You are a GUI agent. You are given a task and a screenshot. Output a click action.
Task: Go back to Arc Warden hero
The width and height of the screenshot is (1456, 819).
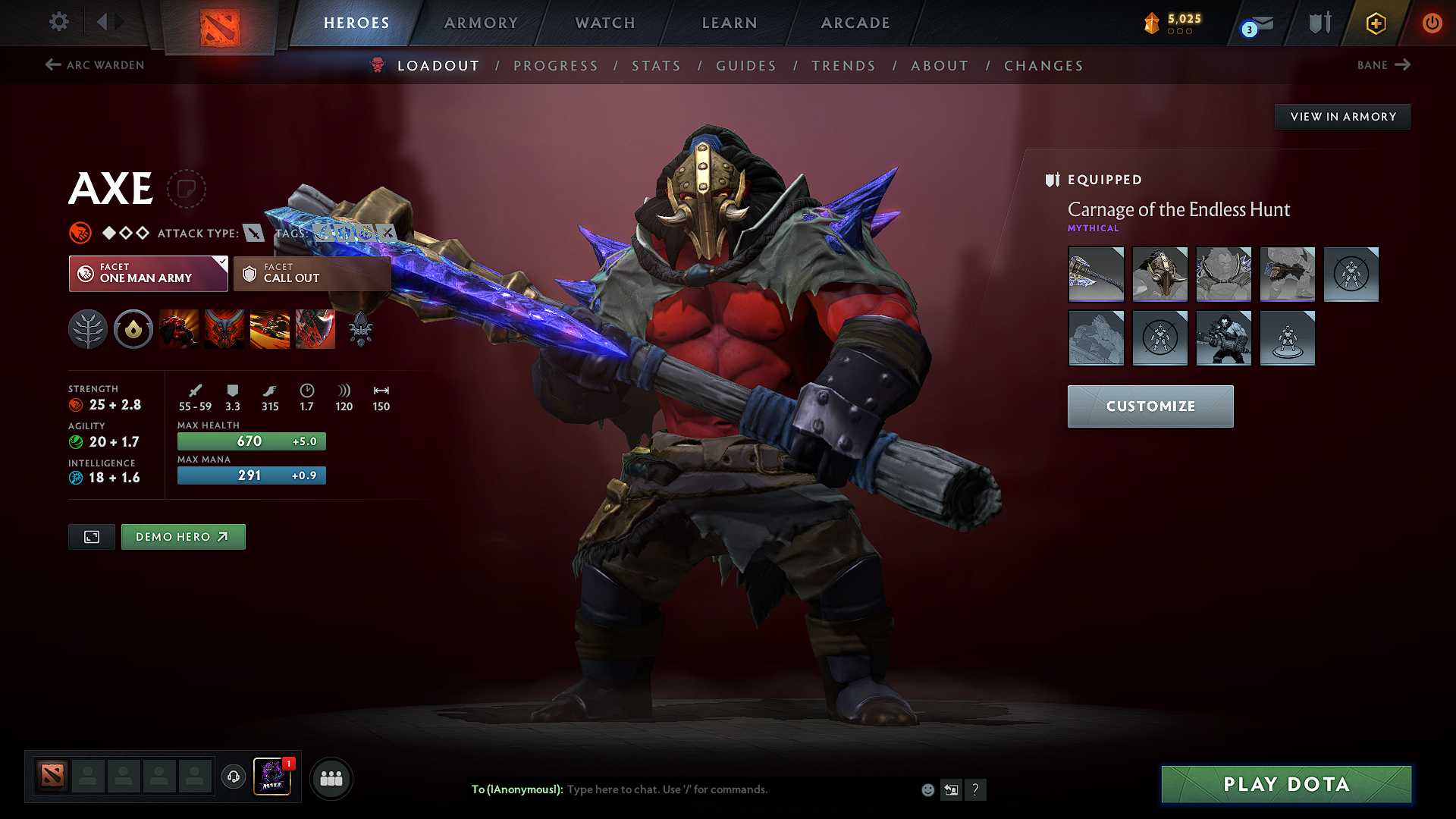pos(93,65)
